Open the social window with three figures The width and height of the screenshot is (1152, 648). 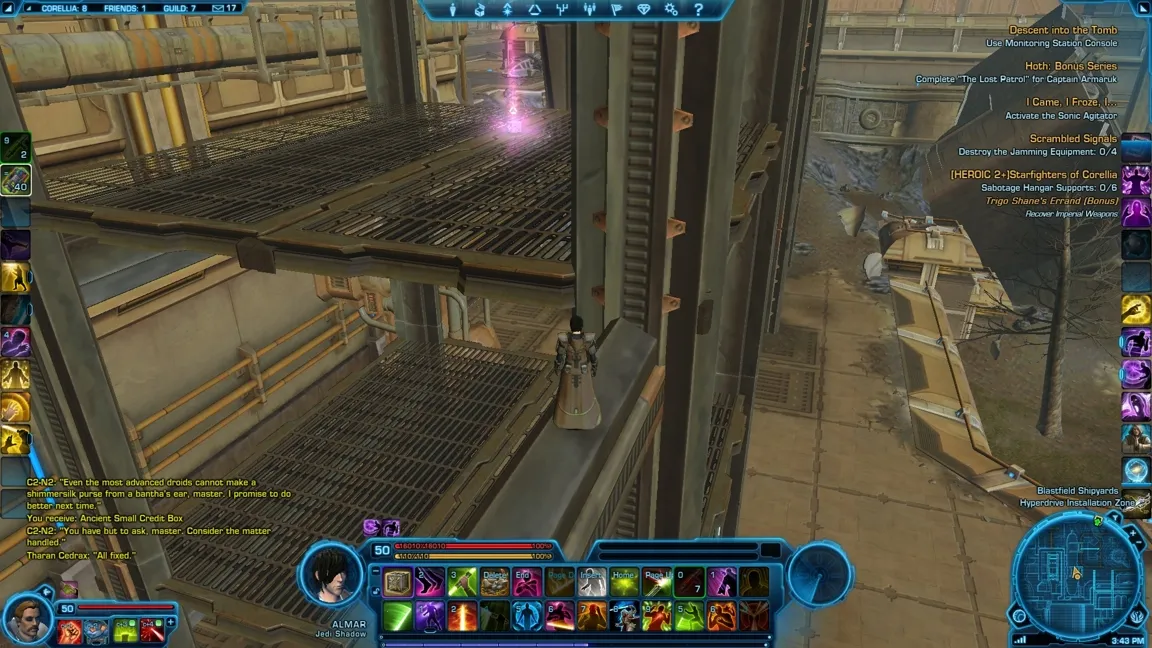(589, 10)
